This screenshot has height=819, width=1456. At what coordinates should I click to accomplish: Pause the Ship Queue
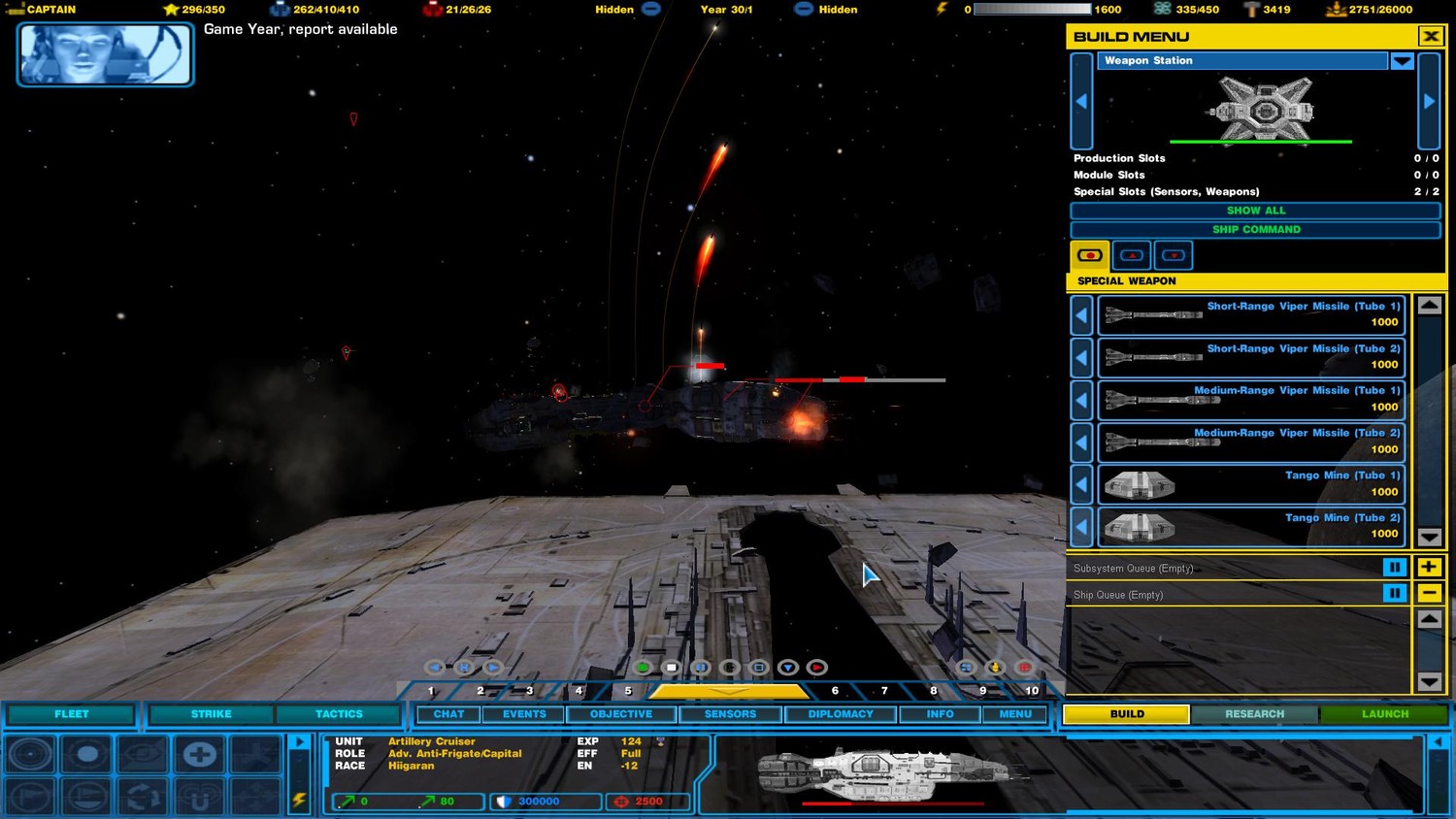1394,593
